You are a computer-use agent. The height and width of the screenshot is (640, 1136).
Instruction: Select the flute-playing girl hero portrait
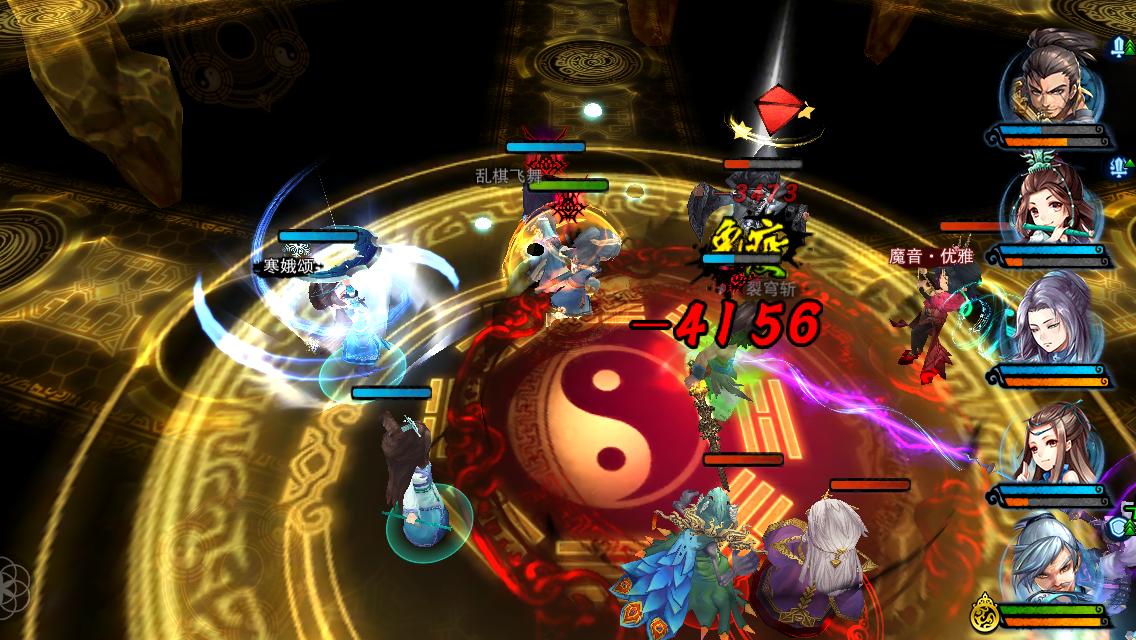pos(1052,206)
